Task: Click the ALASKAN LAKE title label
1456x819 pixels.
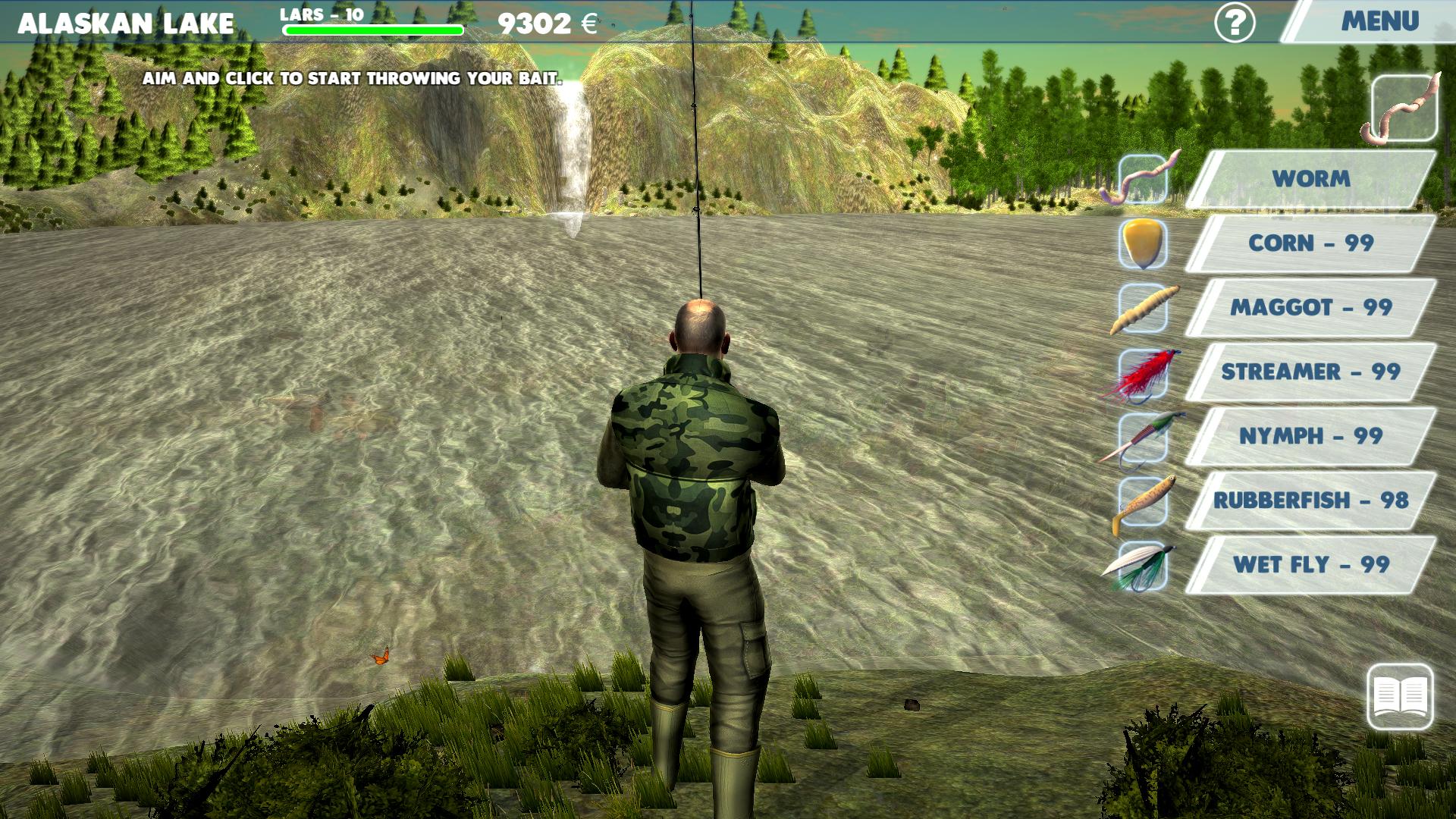Action: [x=126, y=22]
